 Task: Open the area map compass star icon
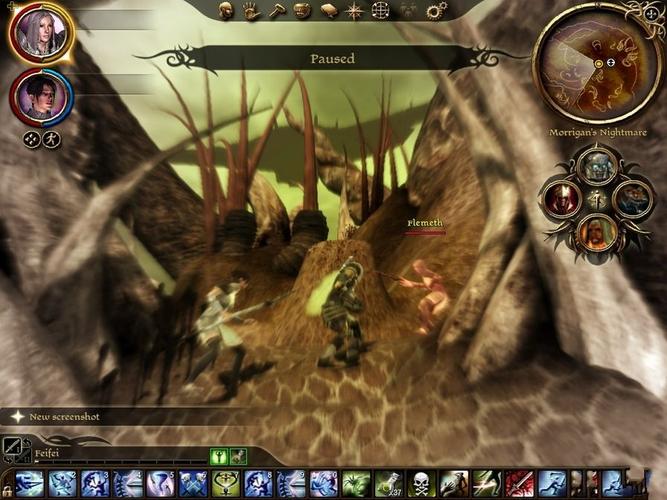pos(354,11)
